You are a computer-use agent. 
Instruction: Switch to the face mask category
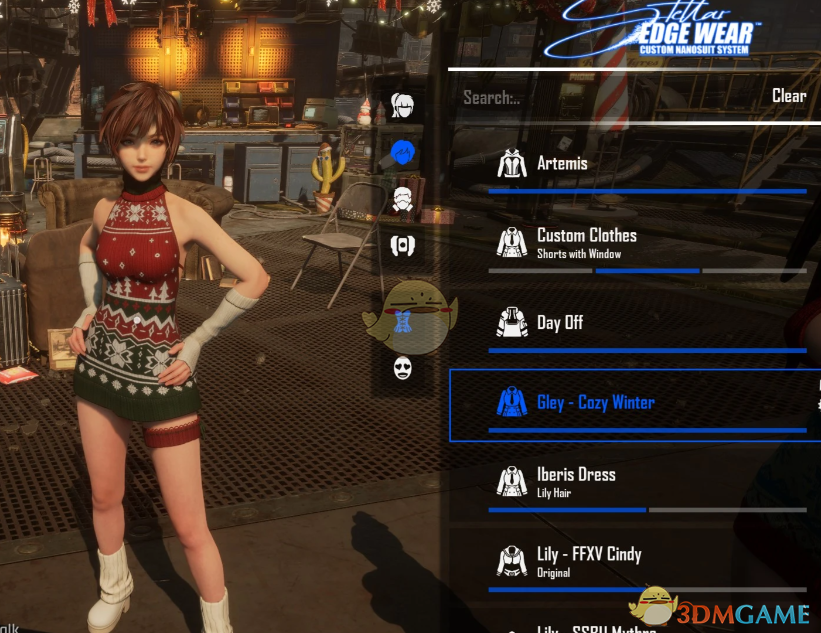(x=403, y=368)
